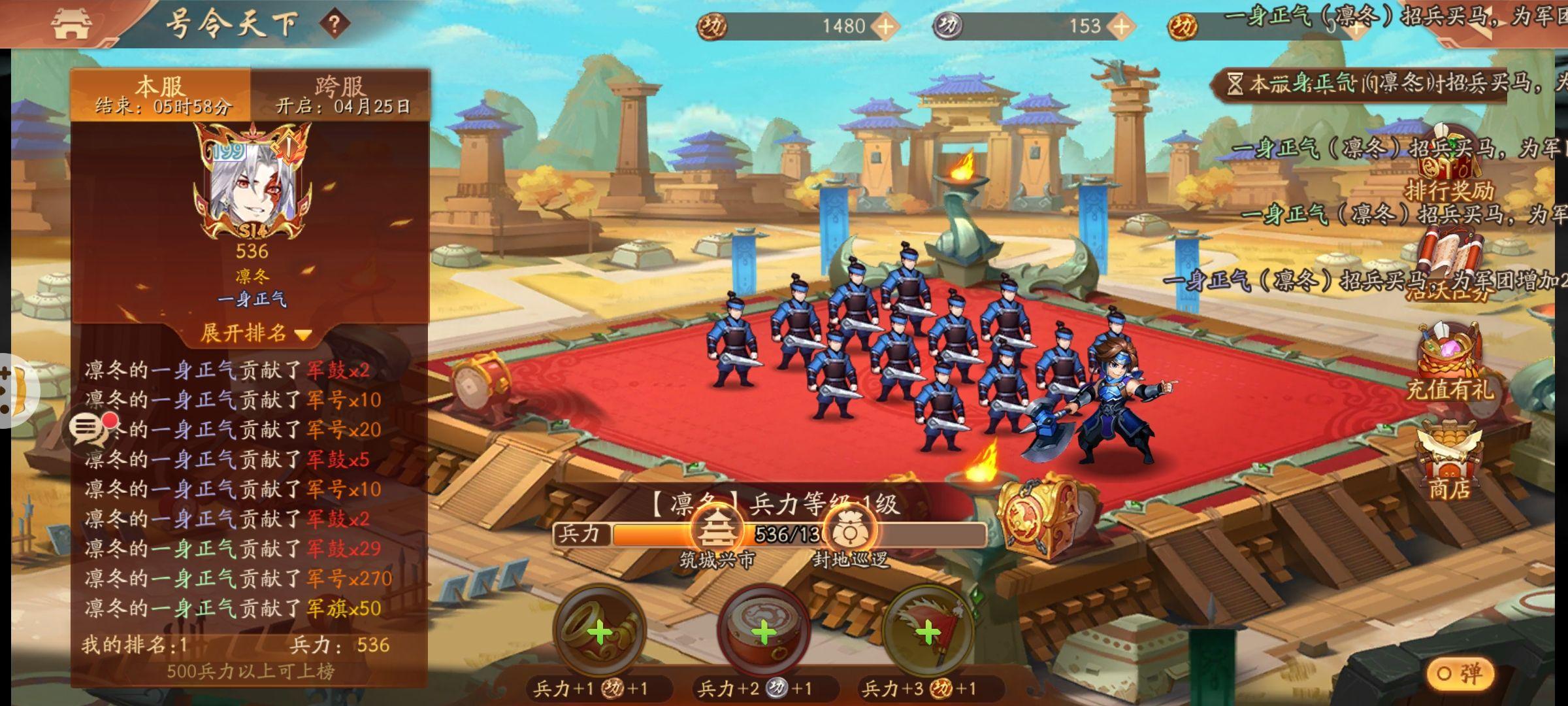The width and height of the screenshot is (1568, 706).
Task: Add more of the 153 silver currency
Action: [1121, 26]
